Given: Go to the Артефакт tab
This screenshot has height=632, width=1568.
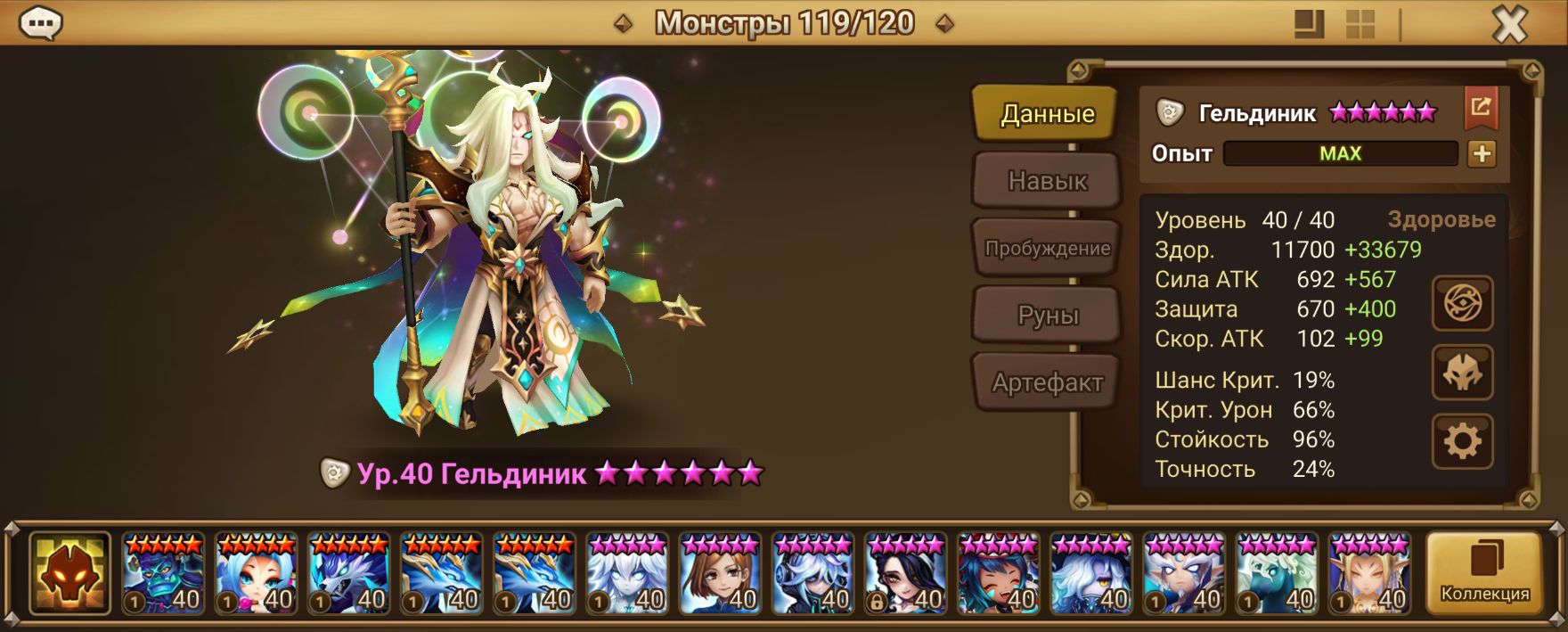Looking at the screenshot, I should [x=1047, y=383].
